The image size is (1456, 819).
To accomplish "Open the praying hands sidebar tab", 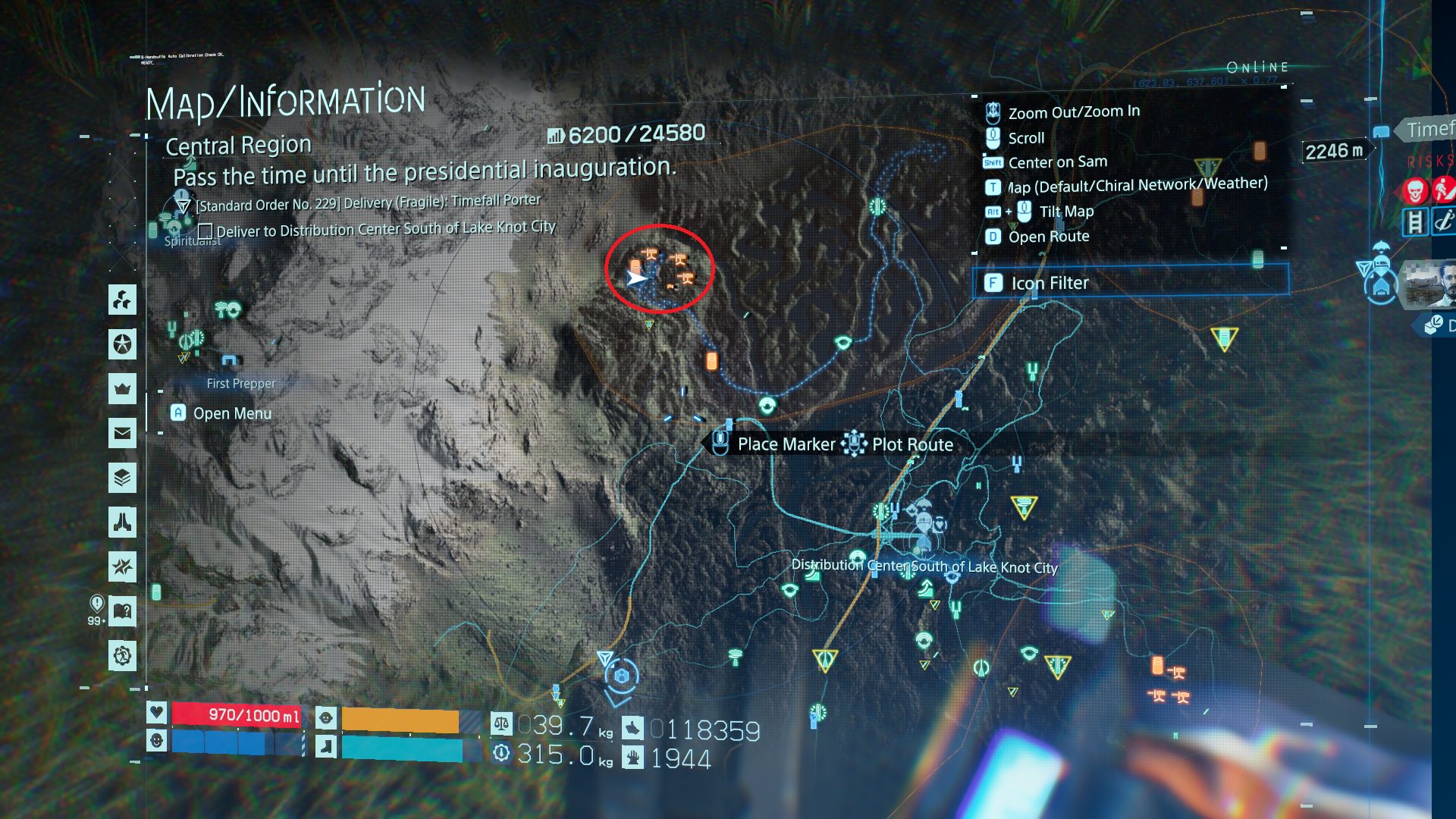I will (x=122, y=522).
